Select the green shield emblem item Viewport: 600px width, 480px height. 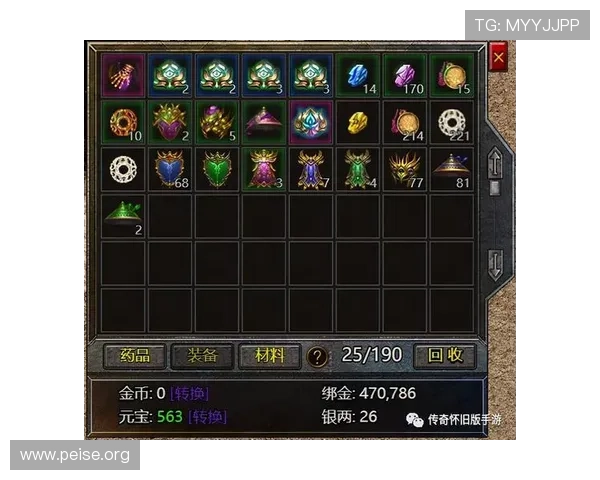pos(218,169)
